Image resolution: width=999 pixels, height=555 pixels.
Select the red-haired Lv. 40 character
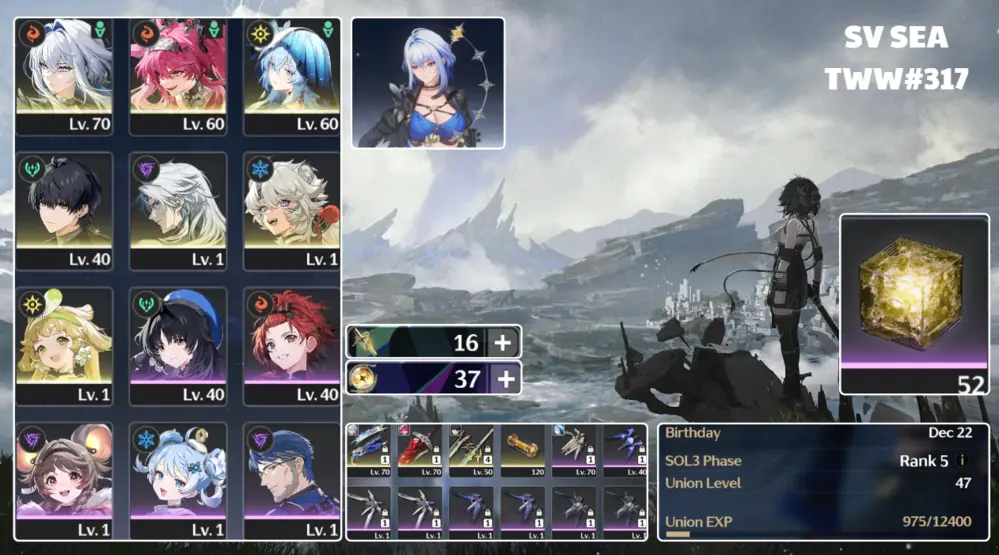291,346
